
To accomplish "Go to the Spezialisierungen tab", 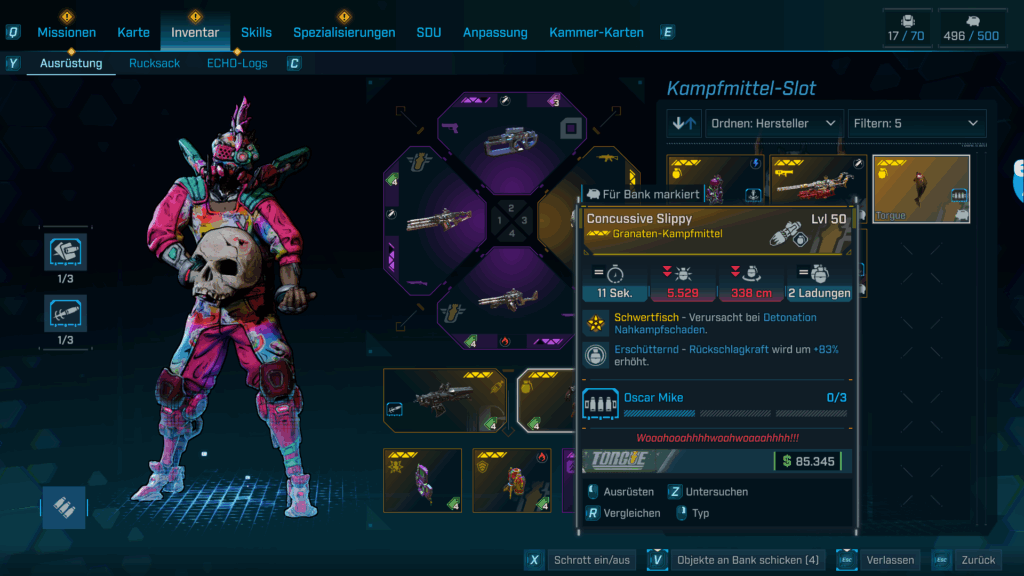I will click(344, 32).
